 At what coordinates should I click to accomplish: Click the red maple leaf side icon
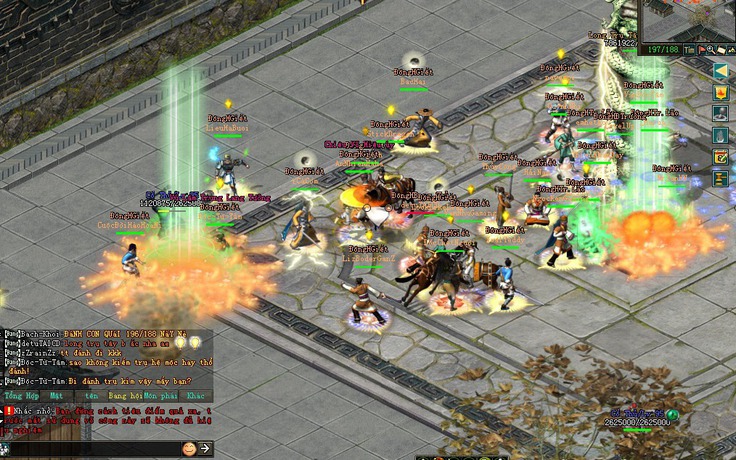(720, 91)
